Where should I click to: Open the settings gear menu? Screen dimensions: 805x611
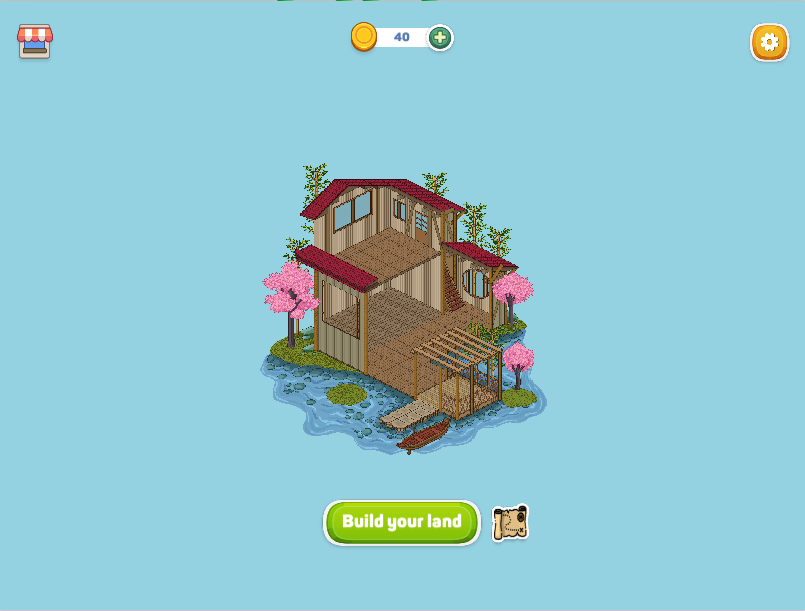pos(769,42)
